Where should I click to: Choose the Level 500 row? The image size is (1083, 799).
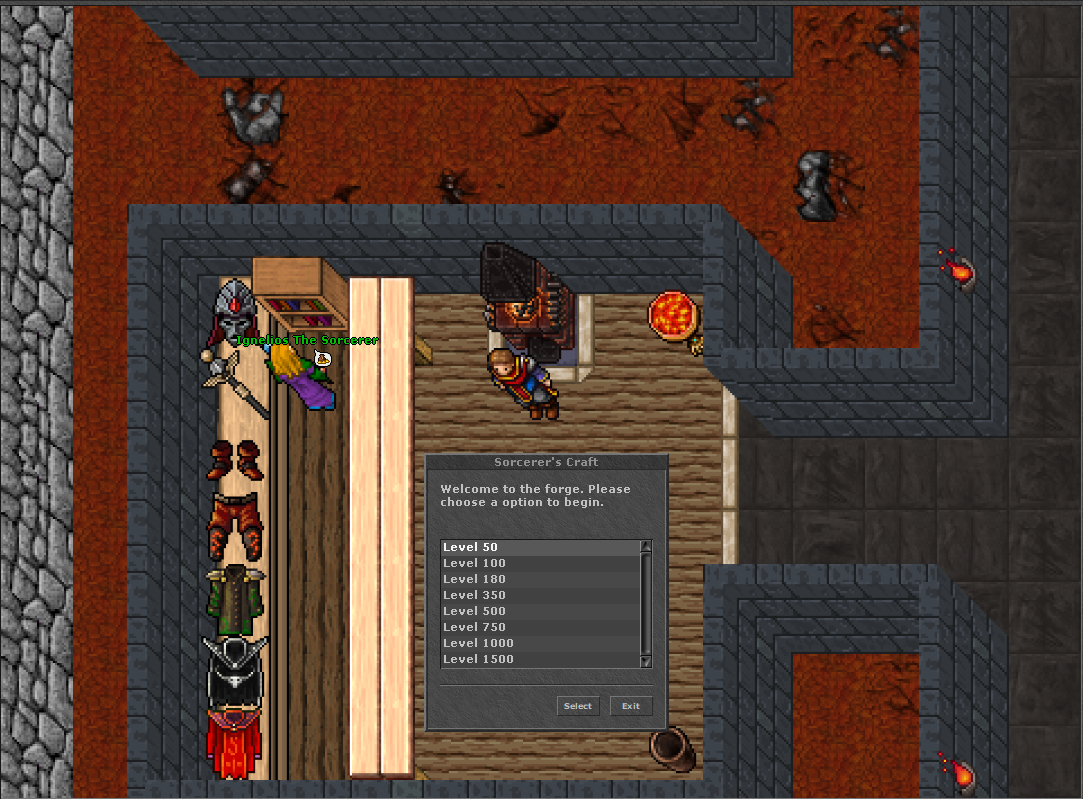pos(539,611)
